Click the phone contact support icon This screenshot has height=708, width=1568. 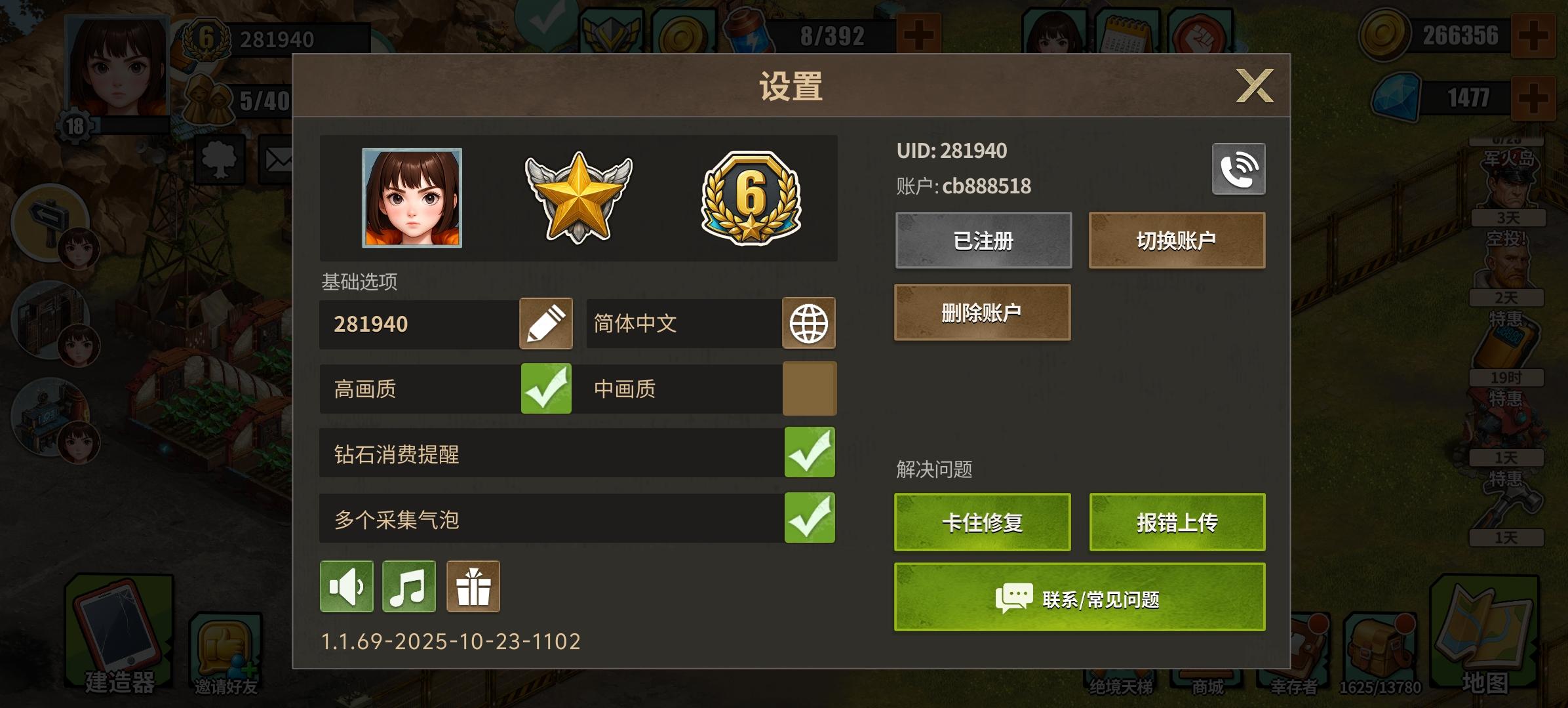(x=1238, y=168)
